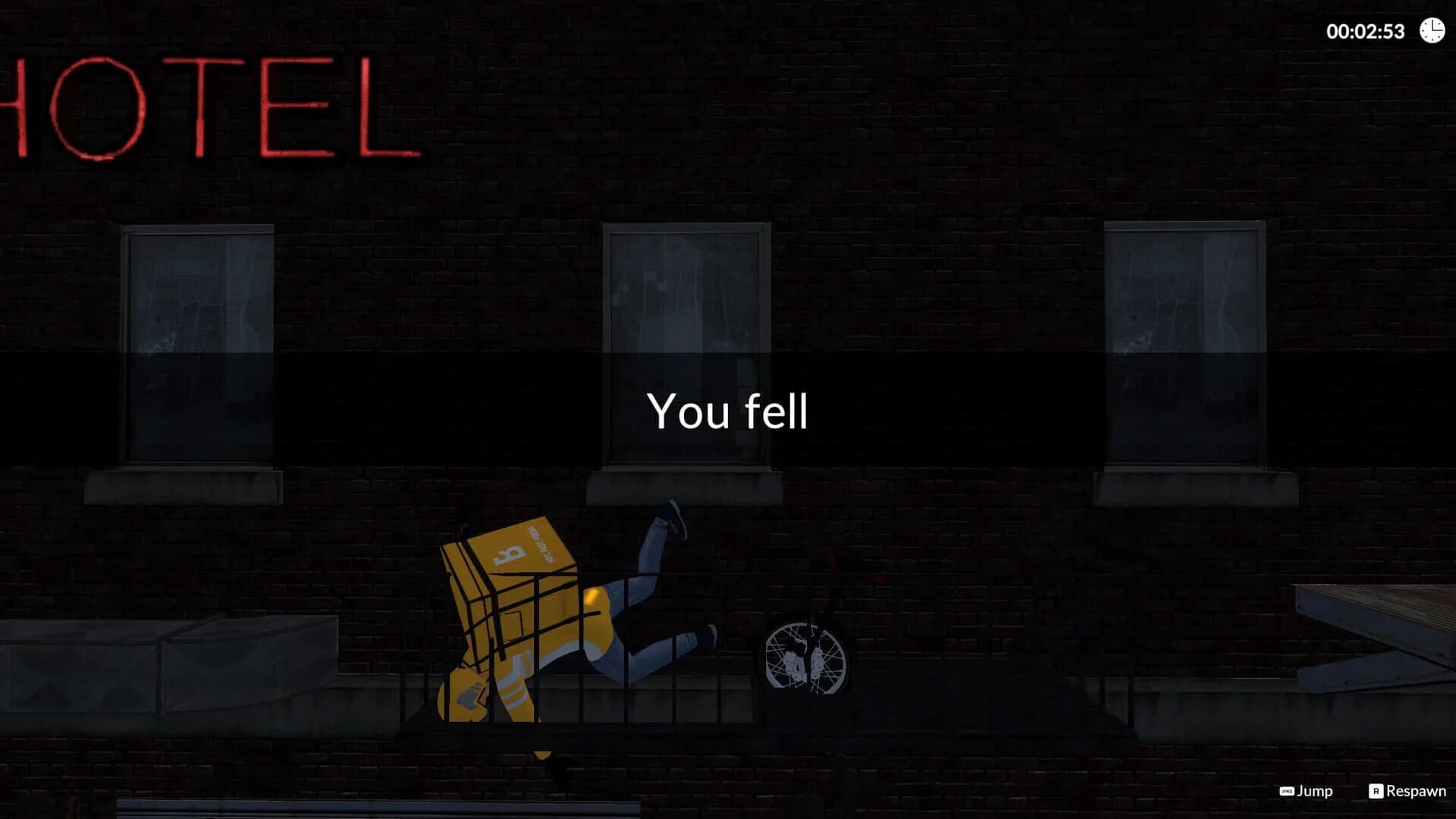Click the leftmost hotel window

tap(199, 345)
